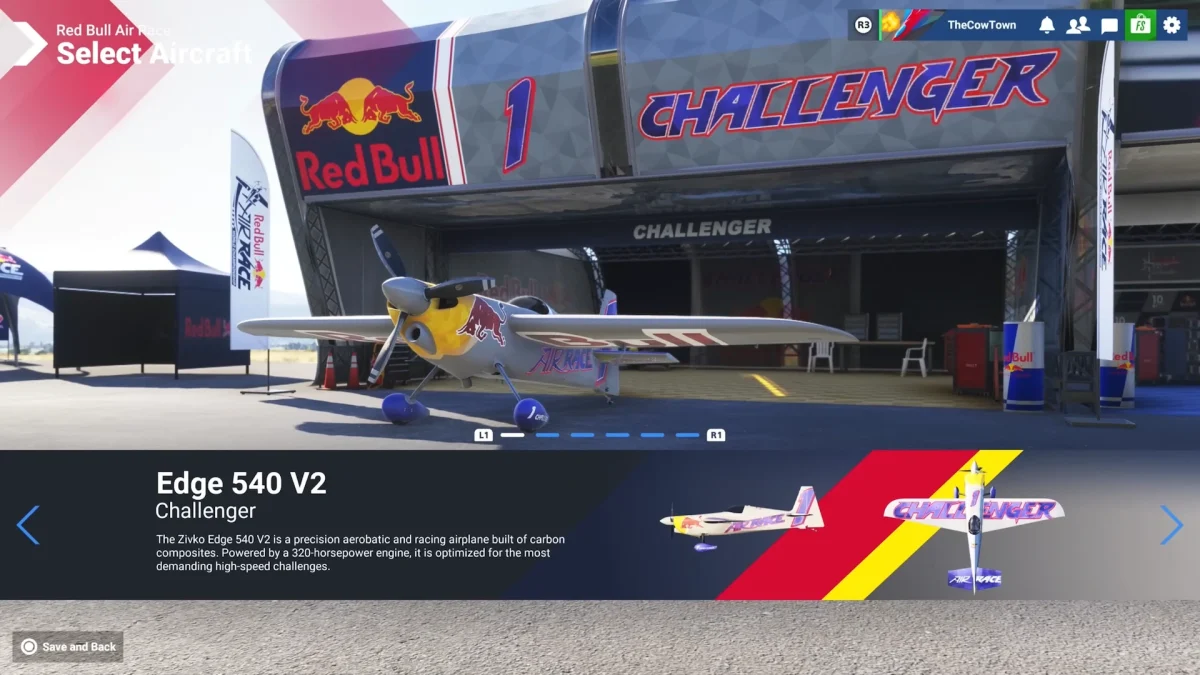Select the white first-page indicator dash
1200x675 pixels.
coord(512,435)
